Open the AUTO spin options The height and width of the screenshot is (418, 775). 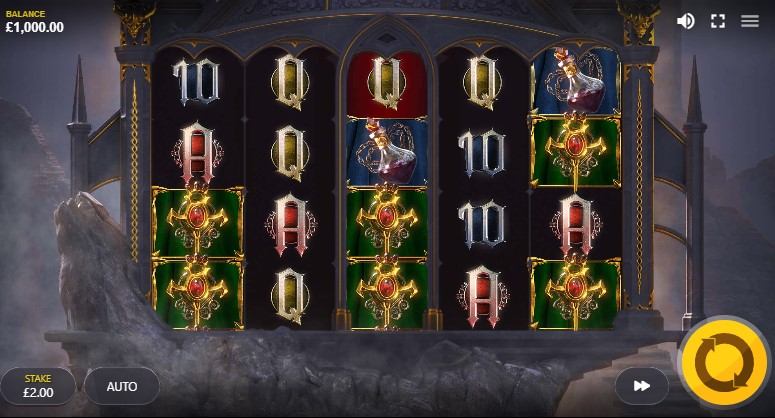pyautogui.click(x=122, y=386)
